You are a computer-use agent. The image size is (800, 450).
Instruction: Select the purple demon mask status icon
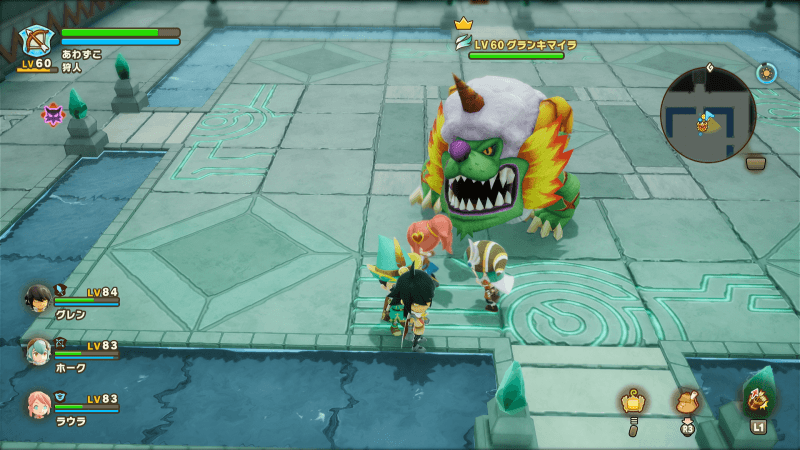pos(52,113)
